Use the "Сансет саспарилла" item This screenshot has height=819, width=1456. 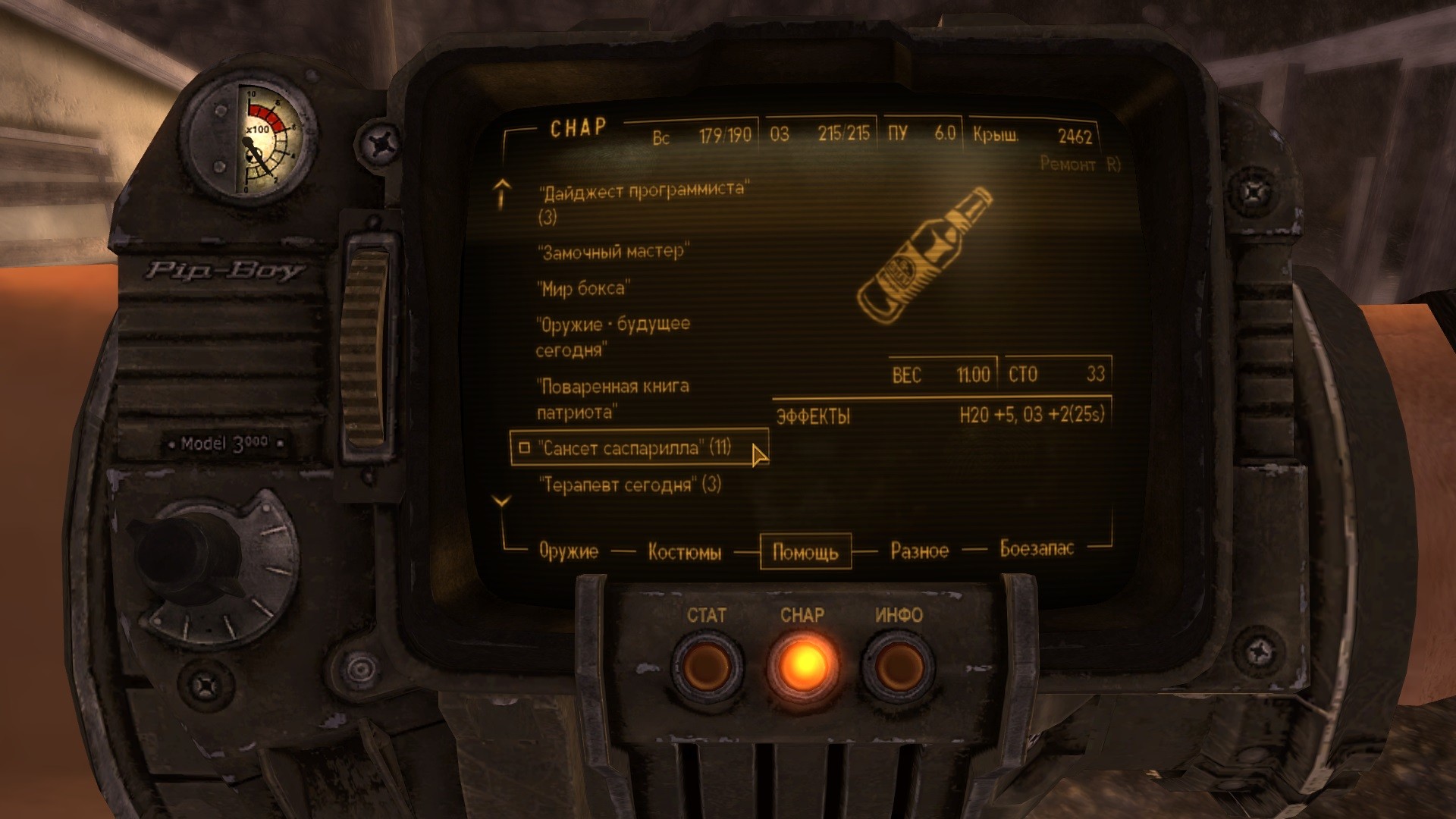click(634, 448)
